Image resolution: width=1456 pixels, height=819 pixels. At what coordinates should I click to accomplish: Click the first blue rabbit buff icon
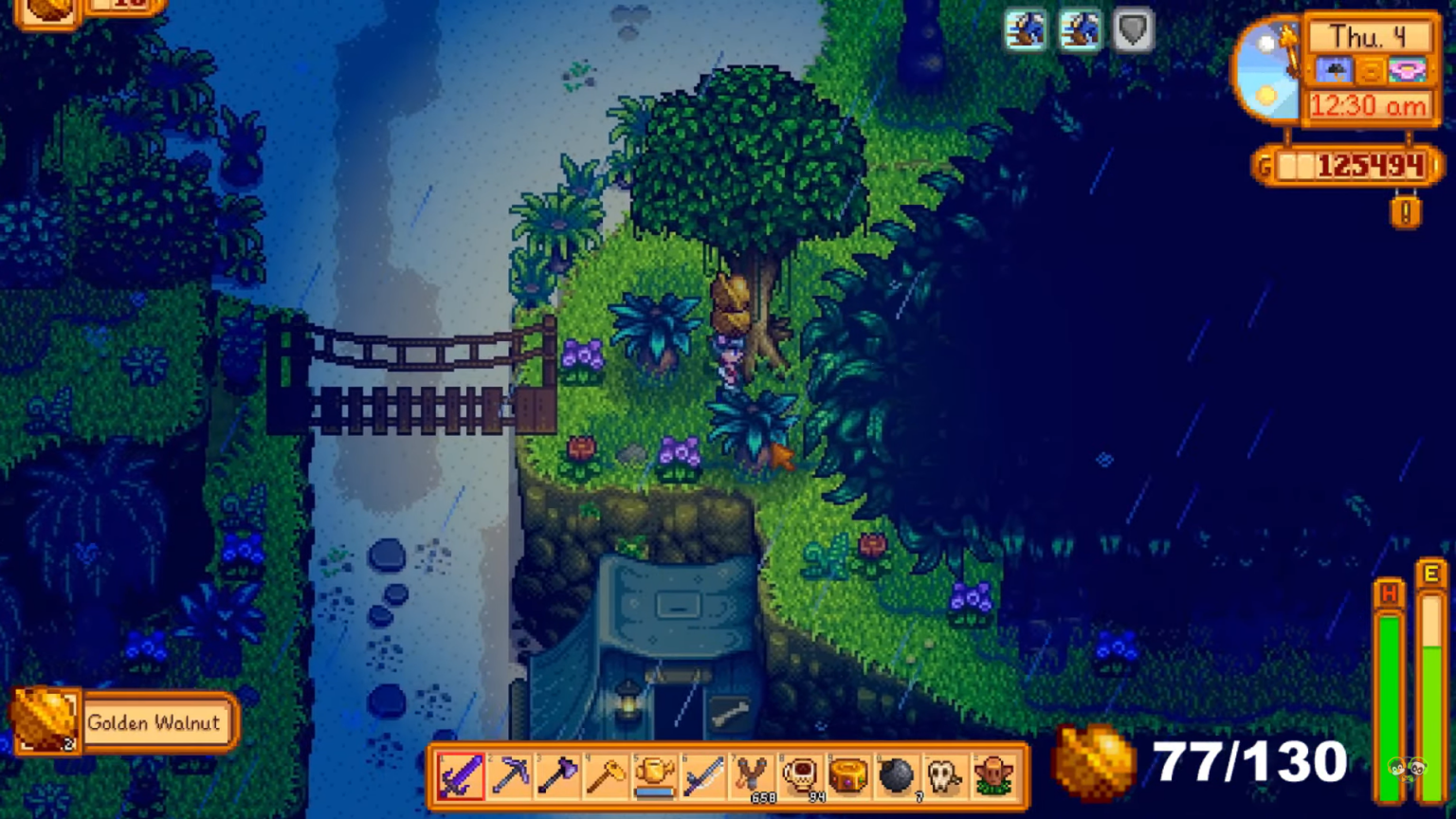(x=1027, y=29)
